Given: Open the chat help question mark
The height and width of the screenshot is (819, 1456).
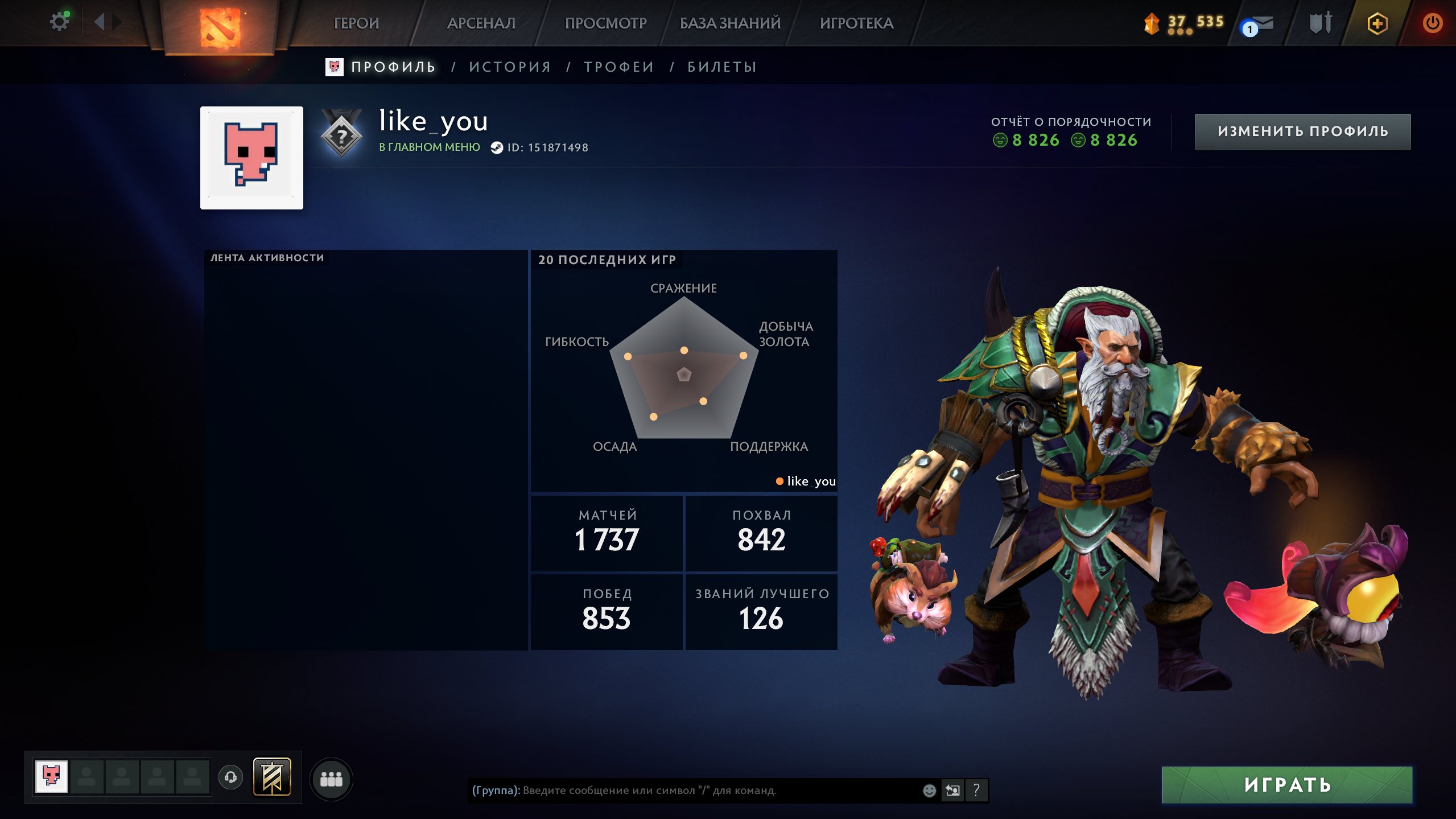Looking at the screenshot, I should click(x=976, y=790).
